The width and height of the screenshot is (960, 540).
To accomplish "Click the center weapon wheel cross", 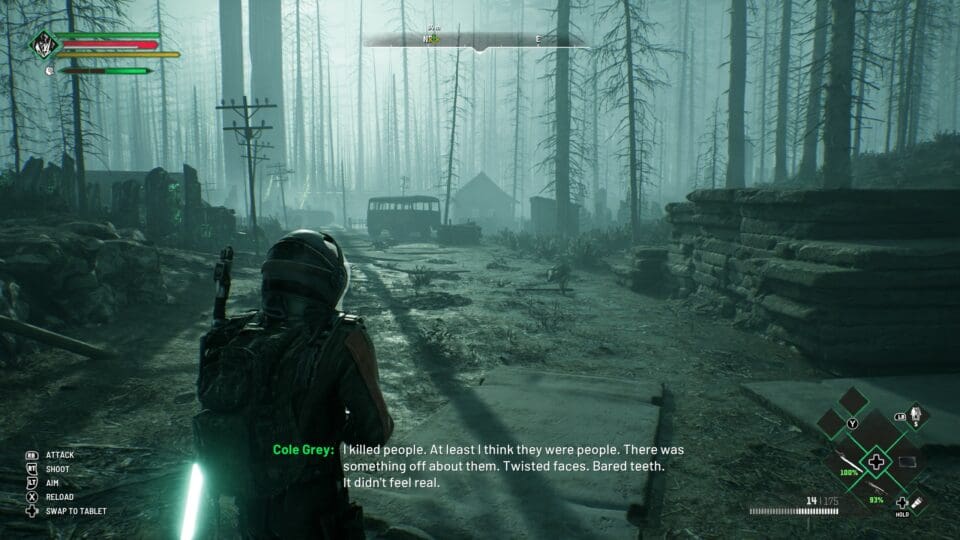I will coord(877,462).
